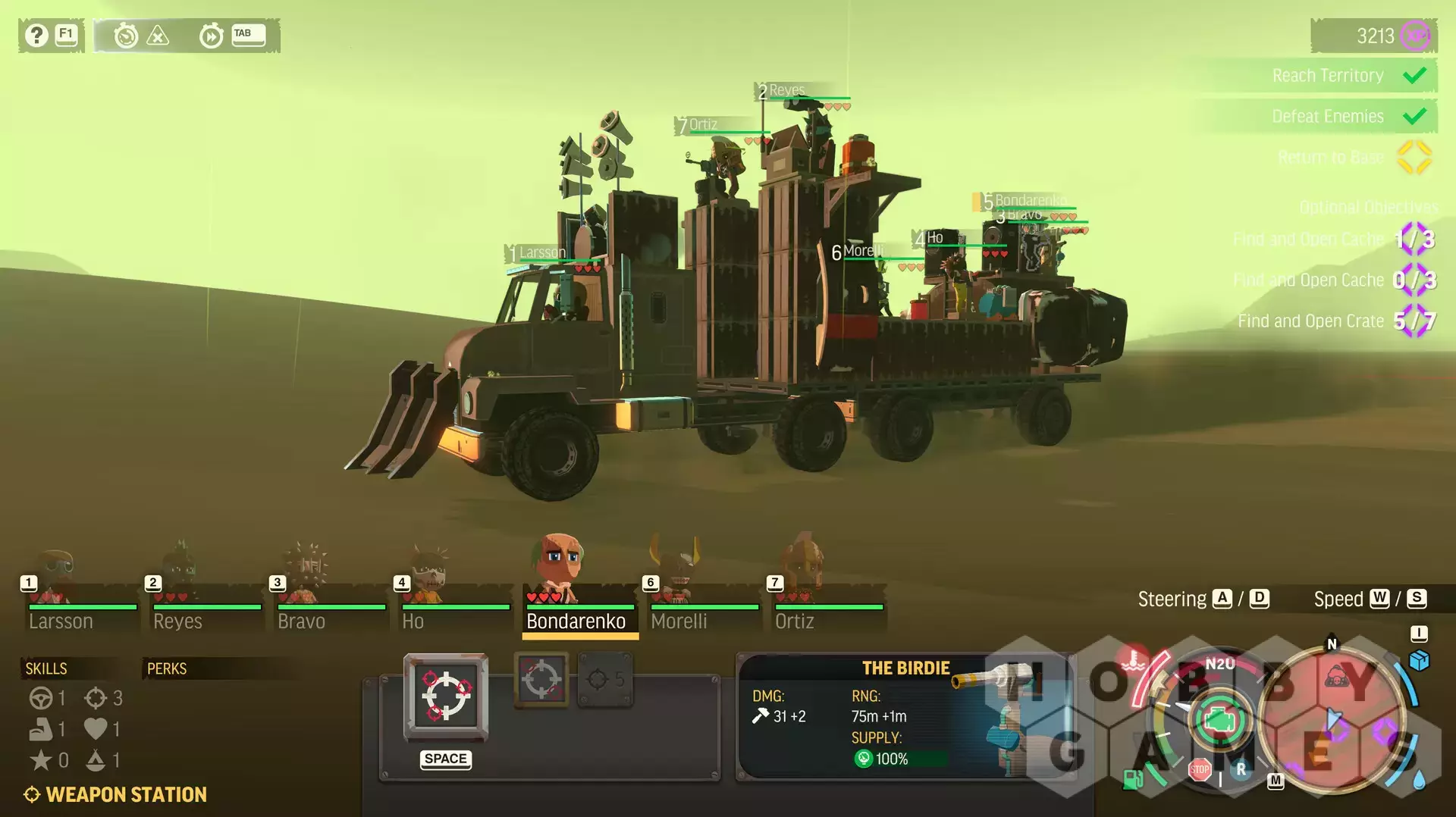Choose the small gold-framed crosshair ability
This screenshot has width=1456, height=817.
tap(541, 679)
